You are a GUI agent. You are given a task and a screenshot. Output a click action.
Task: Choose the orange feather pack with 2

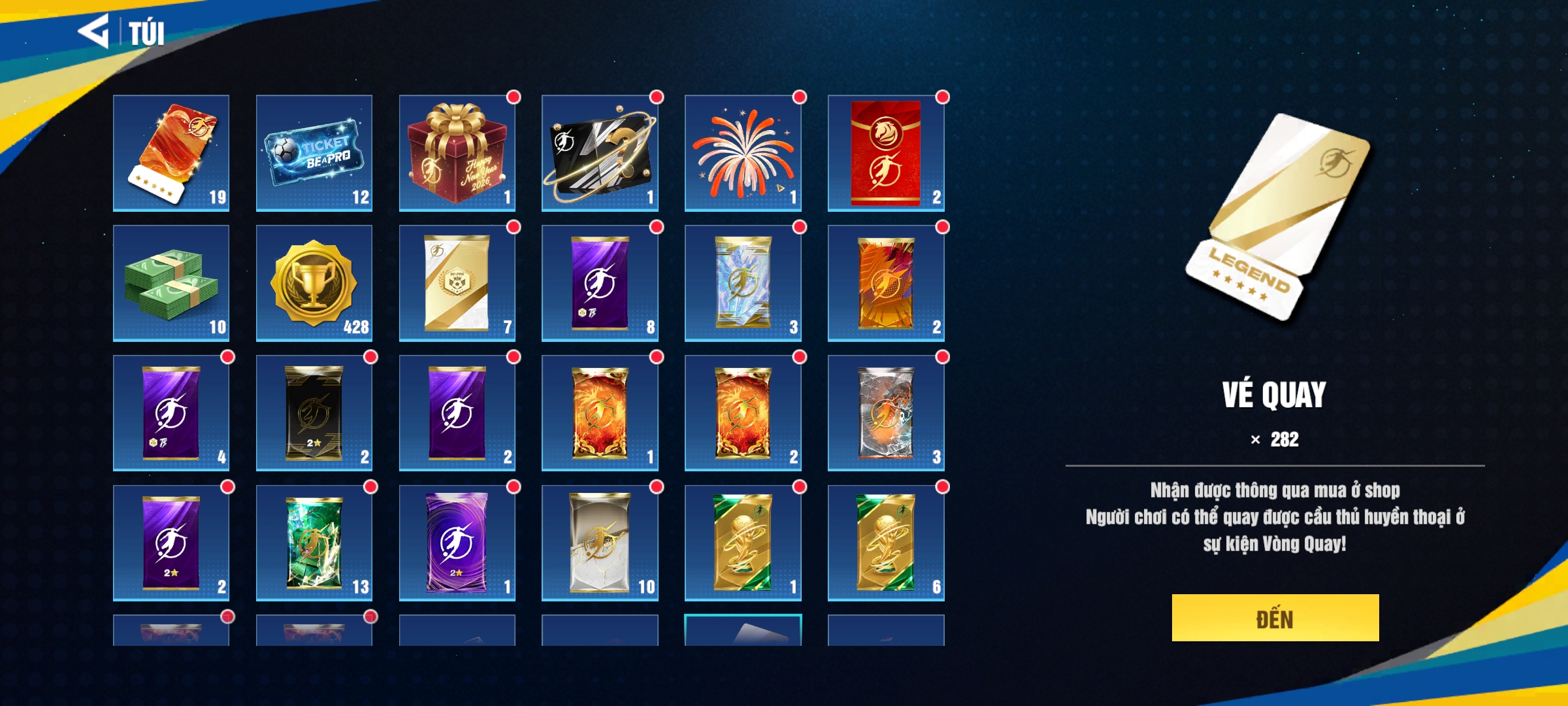tap(886, 283)
